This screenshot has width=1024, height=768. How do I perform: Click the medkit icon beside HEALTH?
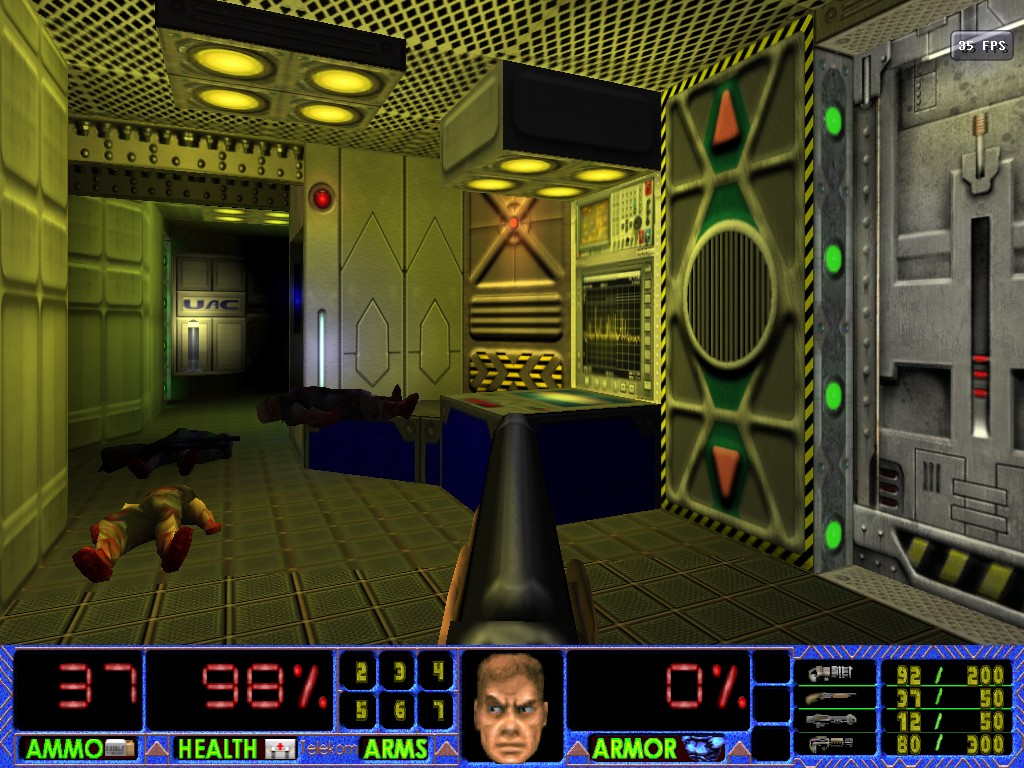[280, 748]
